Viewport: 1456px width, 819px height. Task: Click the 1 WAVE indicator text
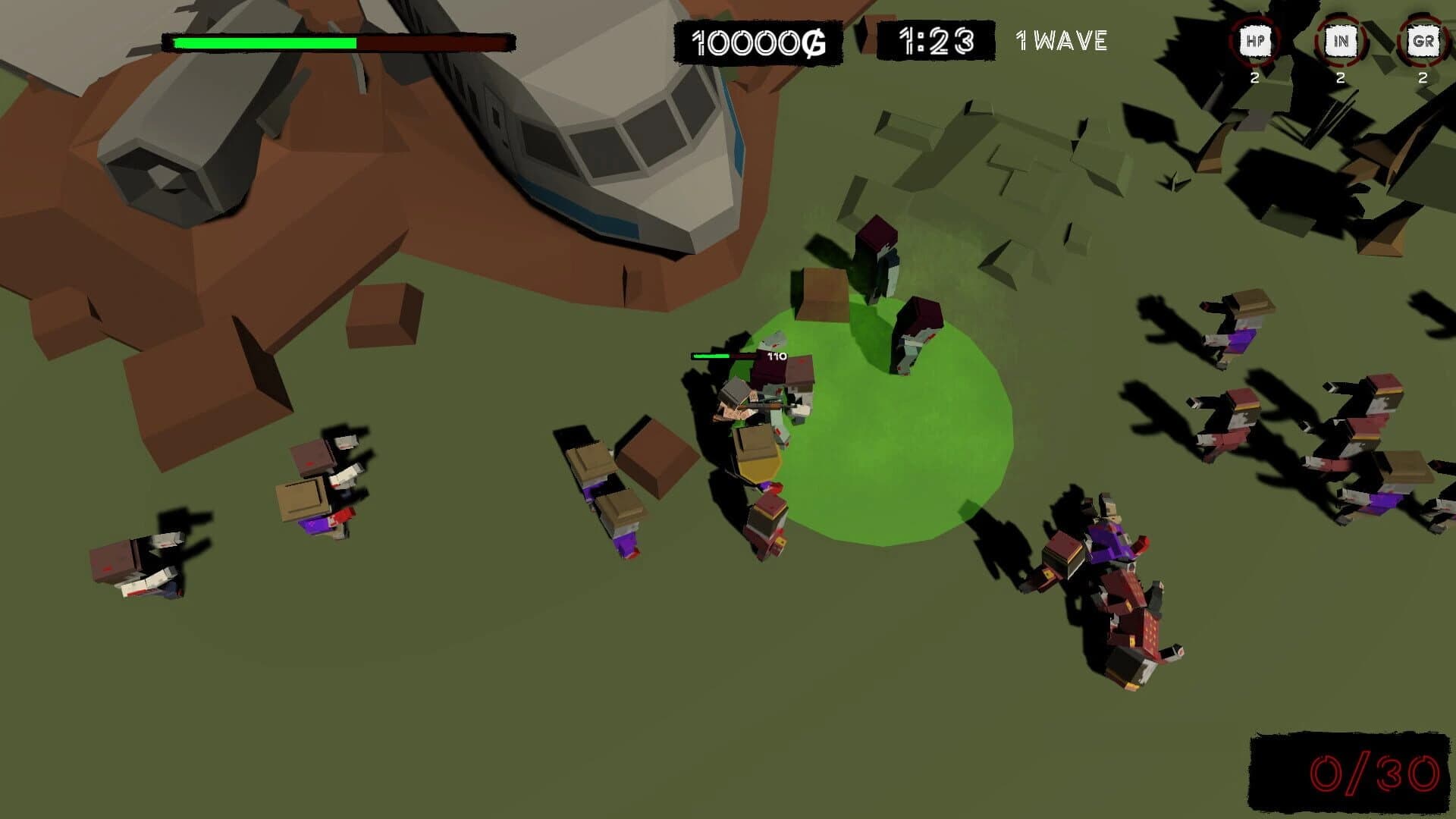1060,42
